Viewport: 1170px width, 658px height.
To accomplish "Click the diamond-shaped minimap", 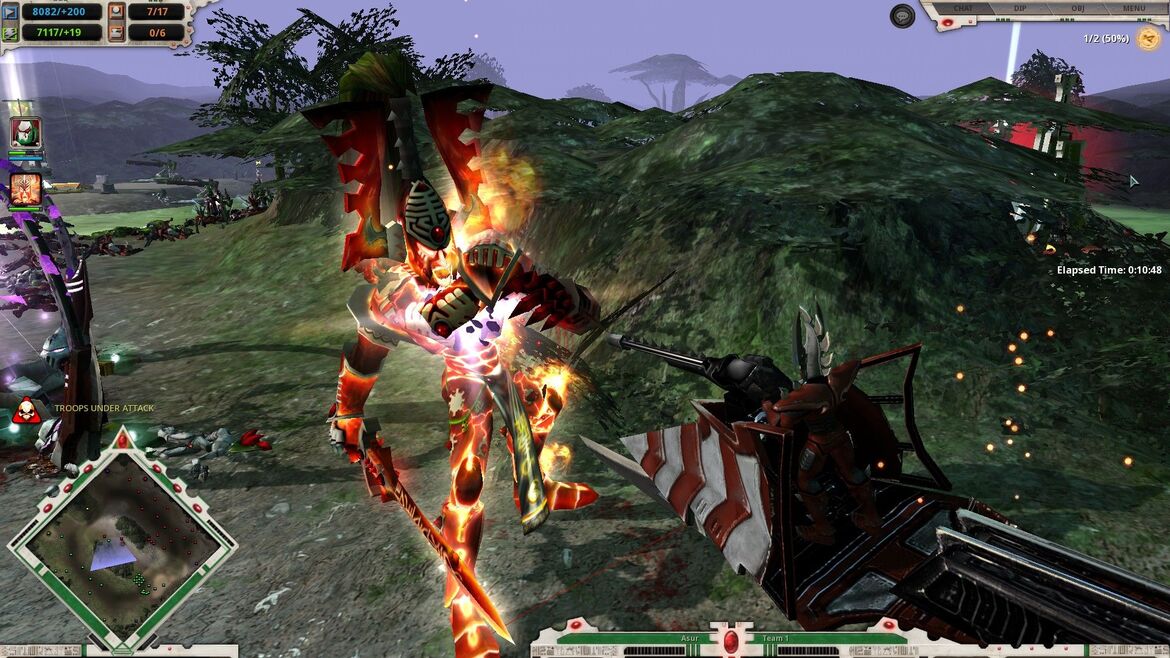I will (x=122, y=540).
